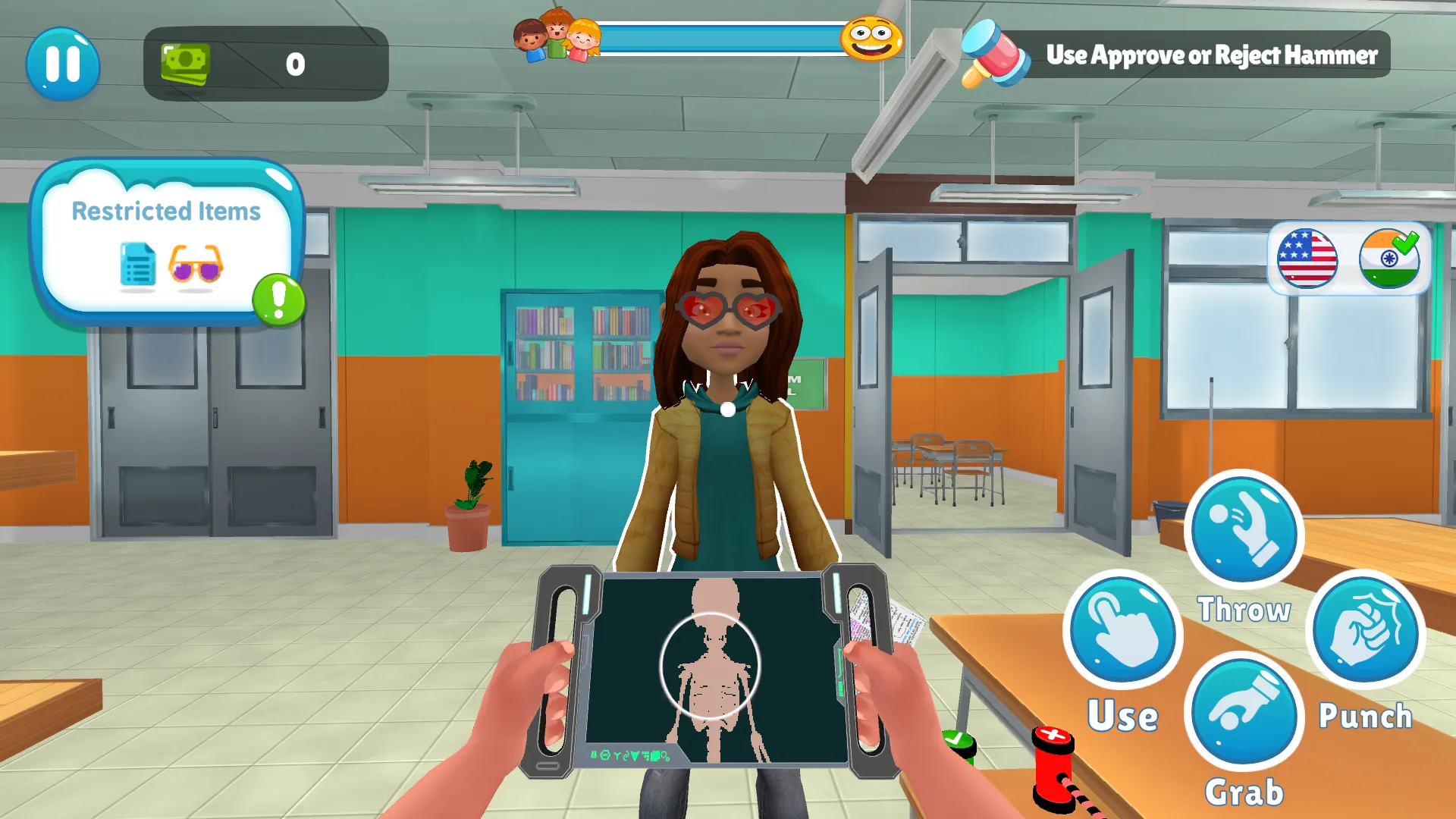This screenshot has height=819, width=1456.
Task: Pause the game
Action: click(64, 65)
